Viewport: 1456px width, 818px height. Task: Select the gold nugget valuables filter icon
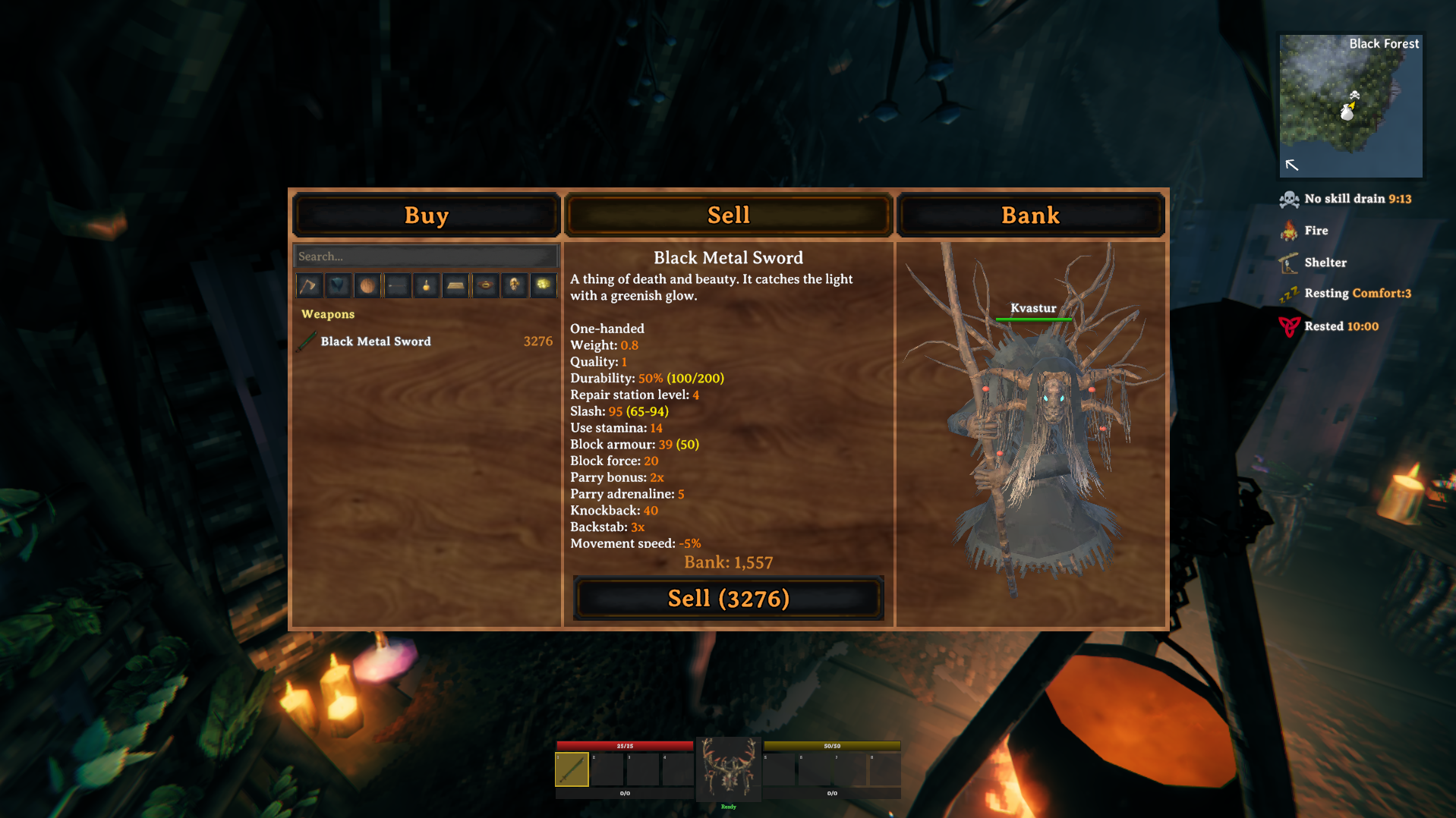tap(544, 285)
